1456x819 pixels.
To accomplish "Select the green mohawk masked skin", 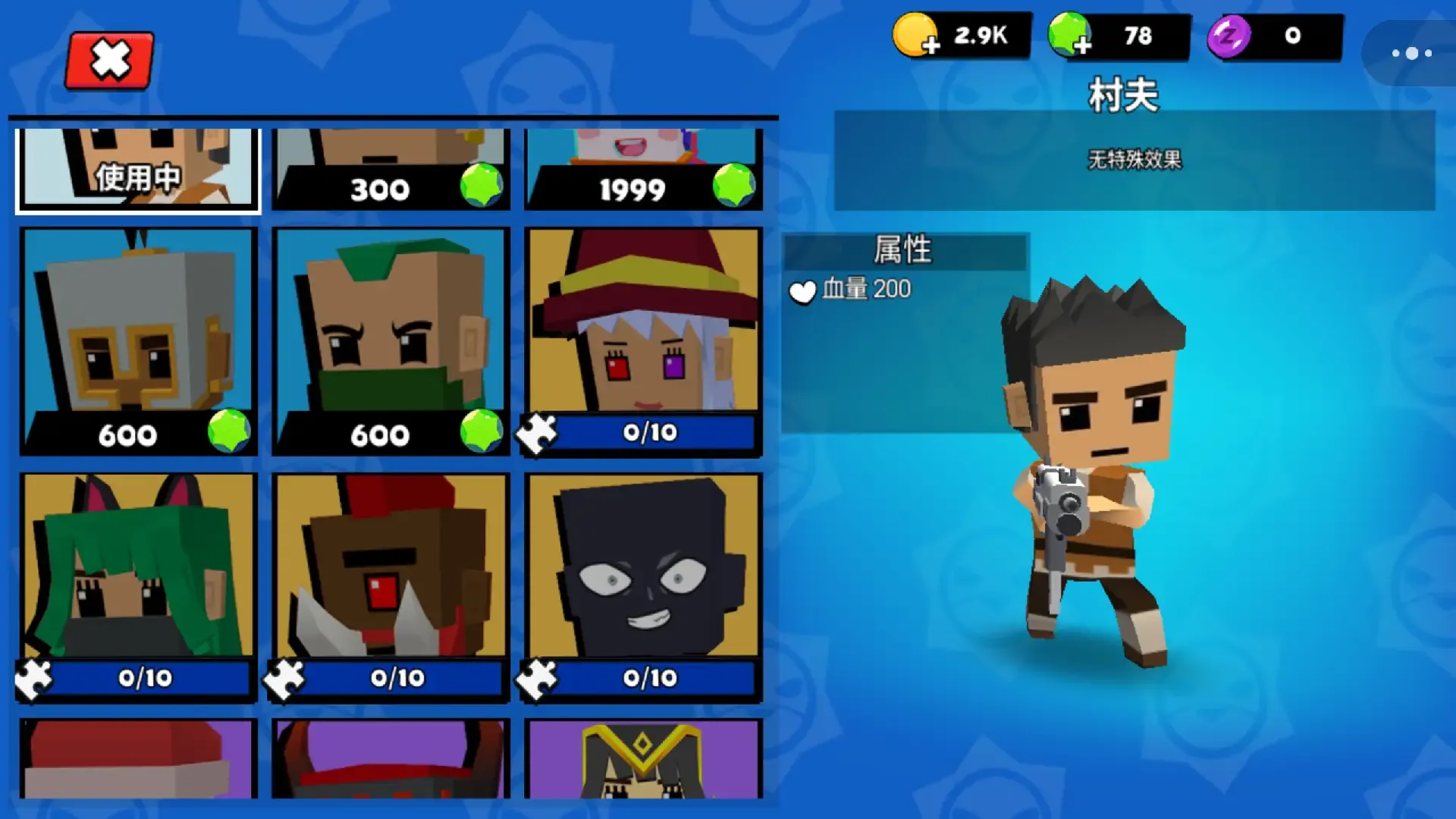I will tap(391, 341).
